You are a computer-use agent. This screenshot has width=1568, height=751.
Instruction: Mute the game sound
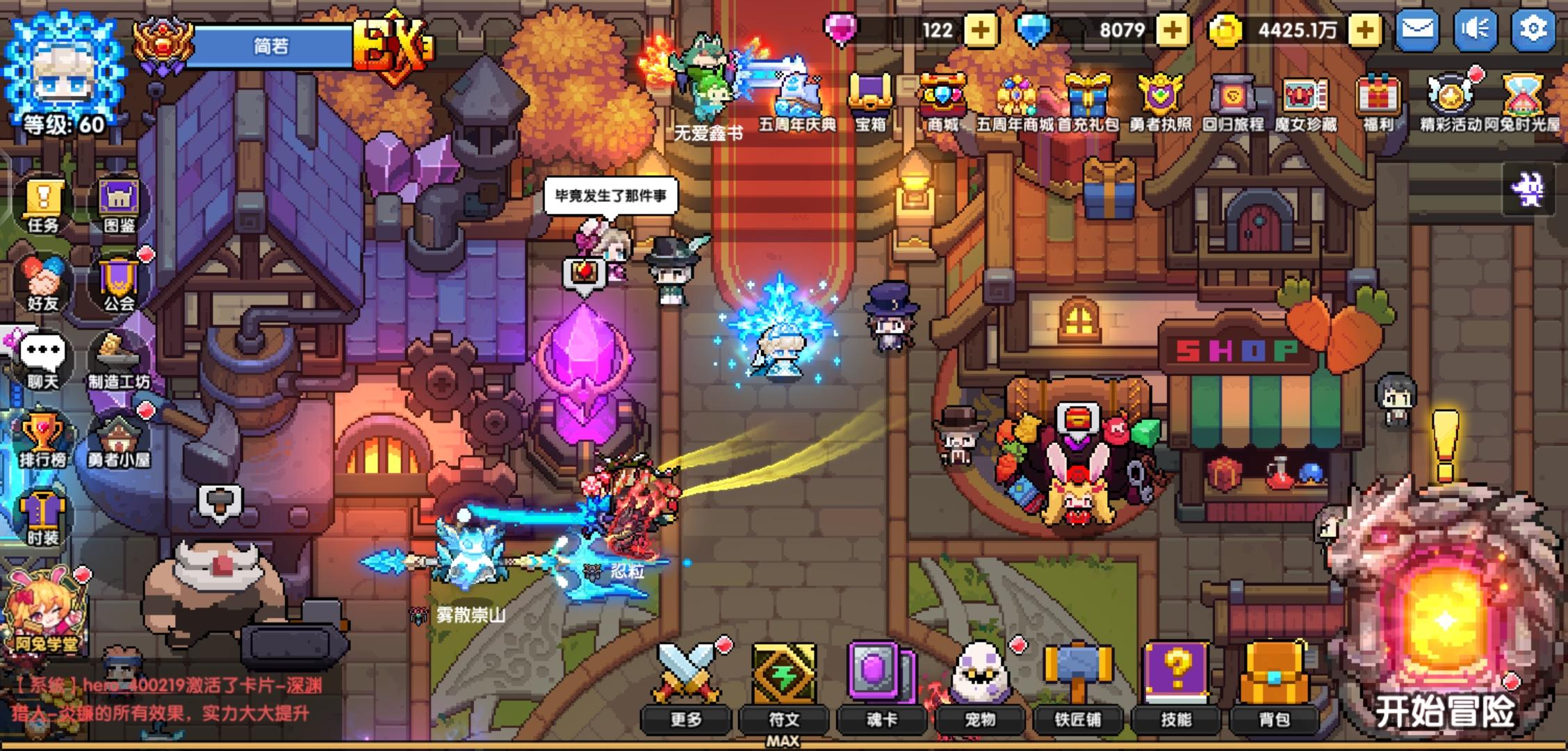click(x=1476, y=30)
